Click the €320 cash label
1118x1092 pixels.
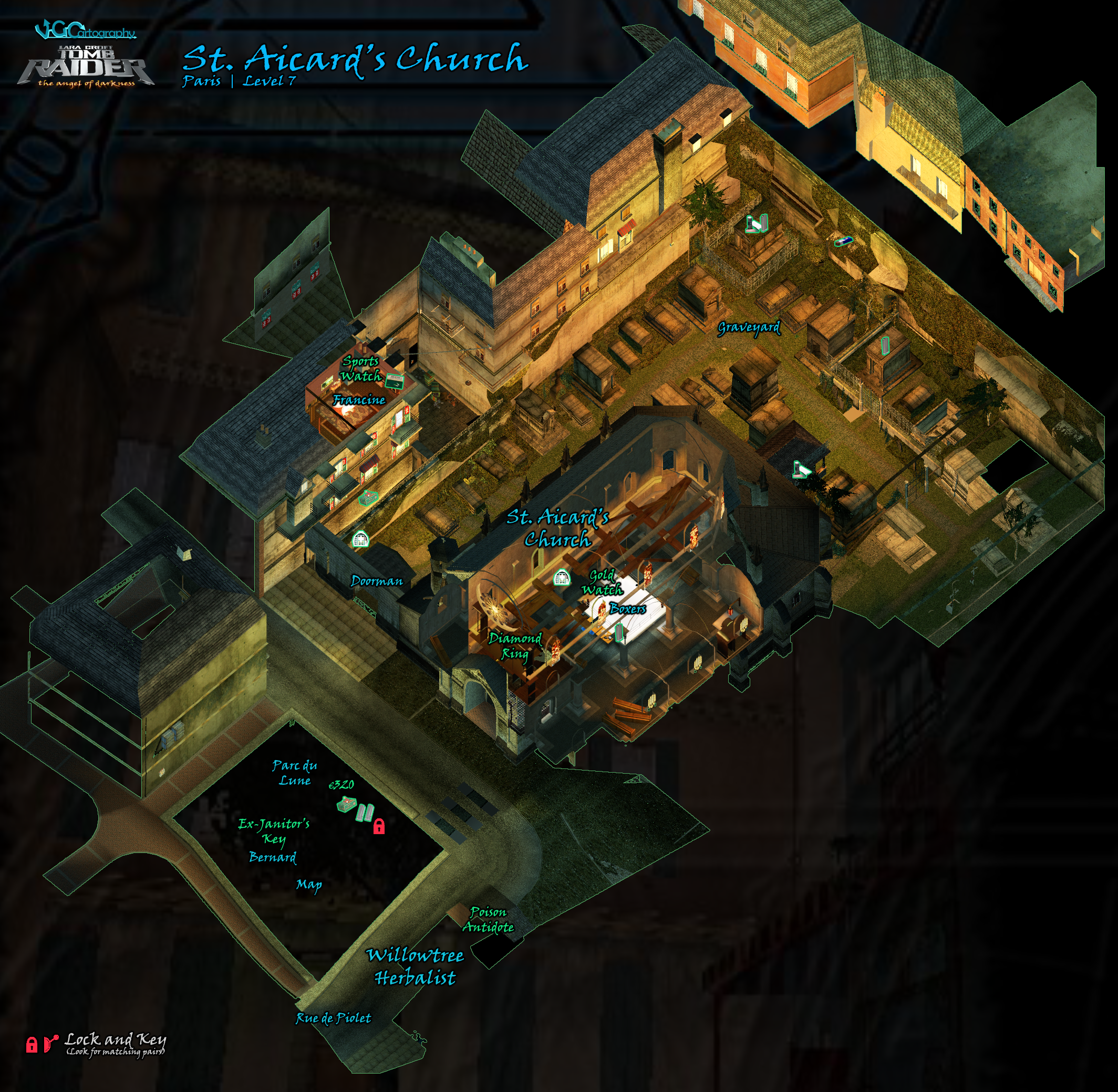[341, 785]
